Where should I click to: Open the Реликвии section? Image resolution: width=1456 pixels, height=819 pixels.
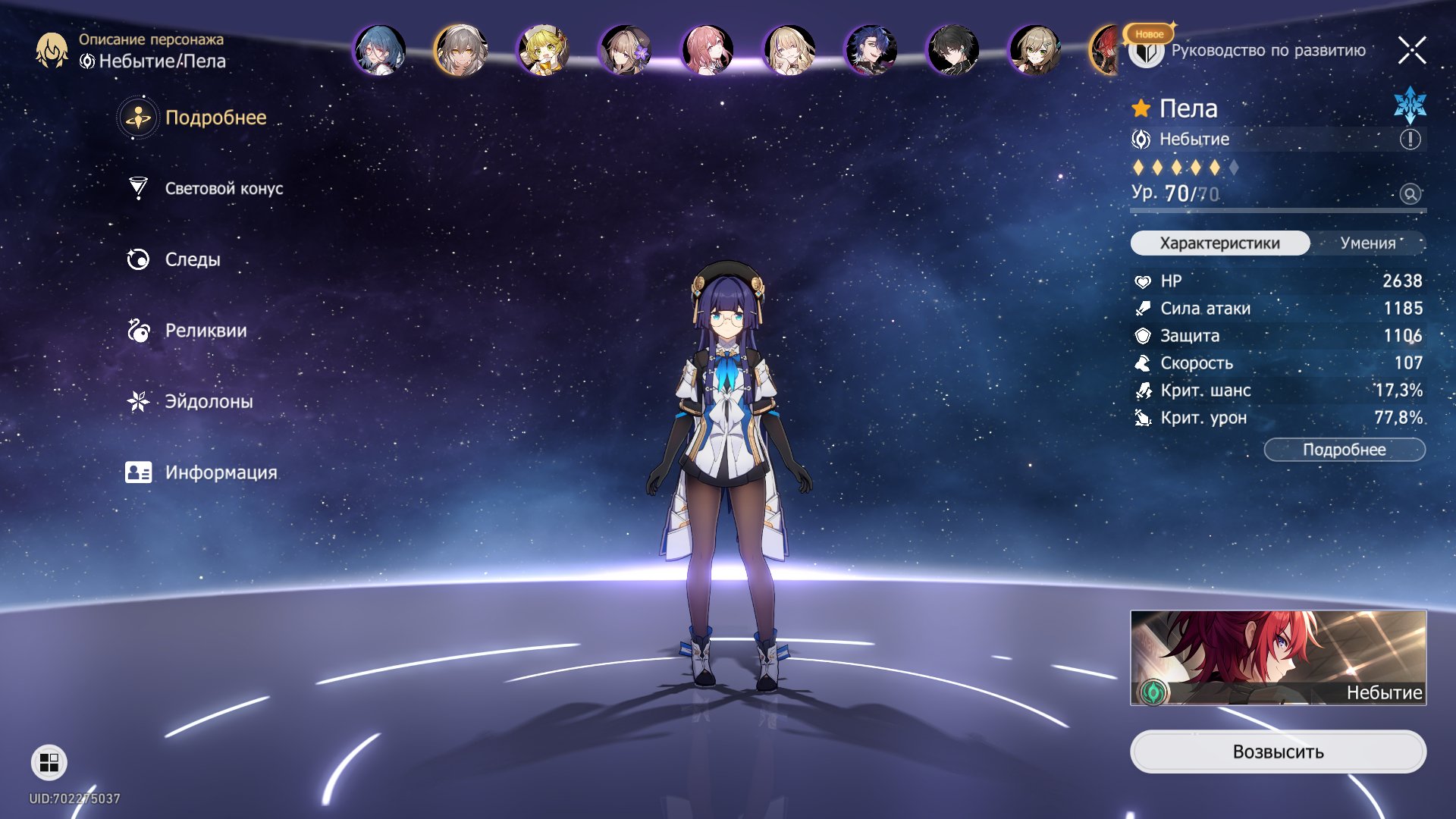(205, 331)
